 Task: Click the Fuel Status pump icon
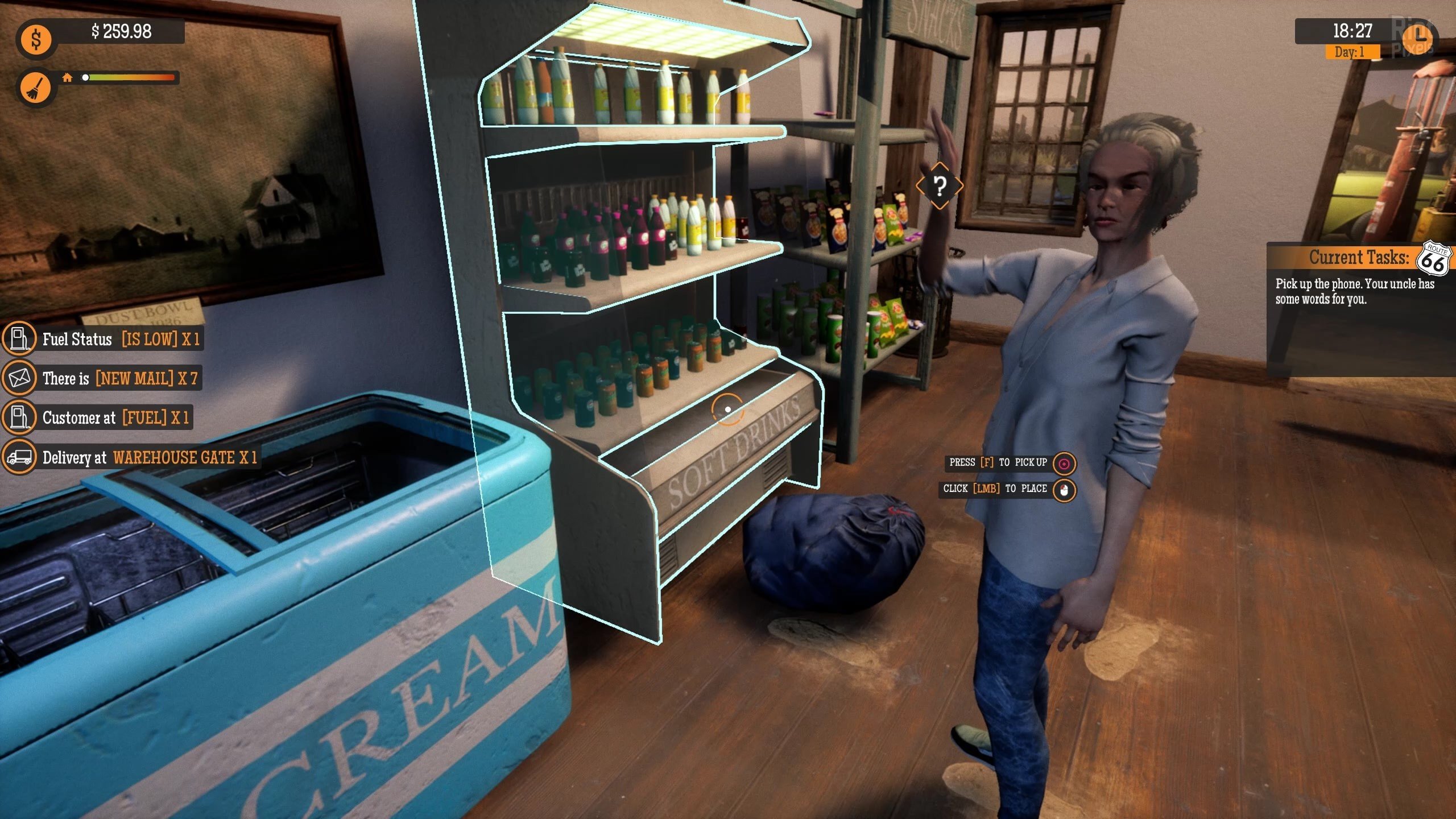pyautogui.click(x=20, y=340)
